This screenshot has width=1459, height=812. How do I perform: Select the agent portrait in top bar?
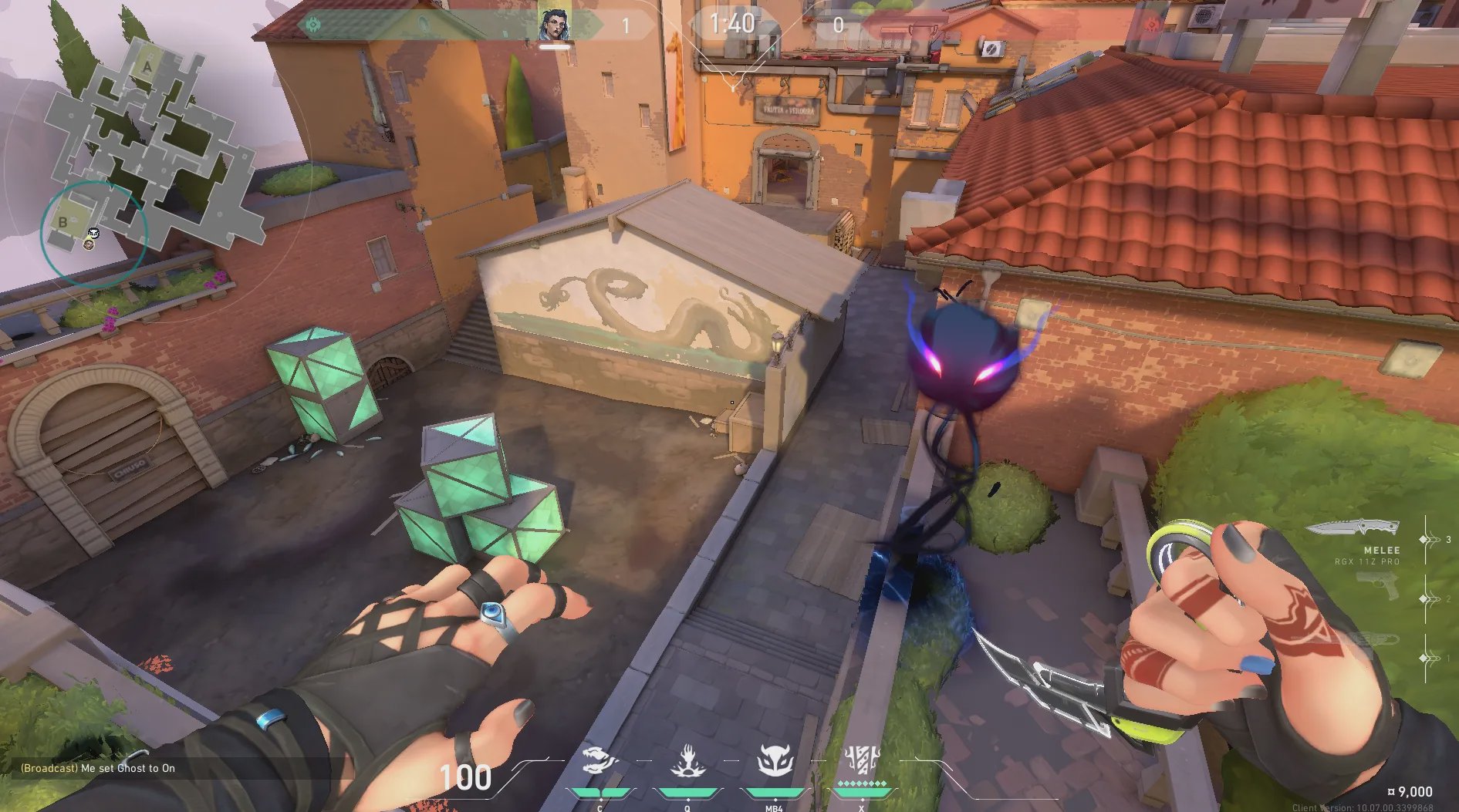(554, 25)
